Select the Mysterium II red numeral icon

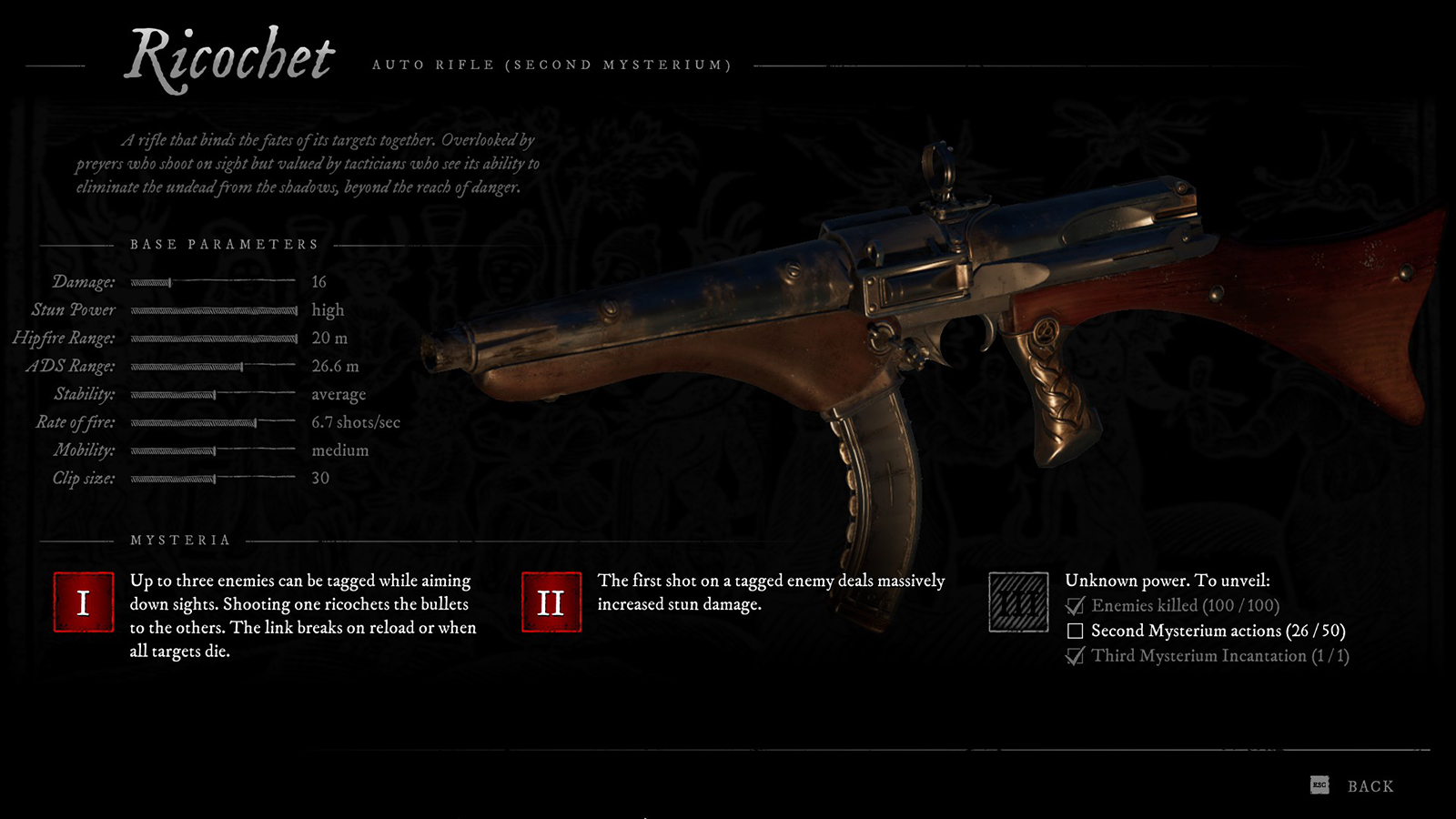click(x=550, y=602)
